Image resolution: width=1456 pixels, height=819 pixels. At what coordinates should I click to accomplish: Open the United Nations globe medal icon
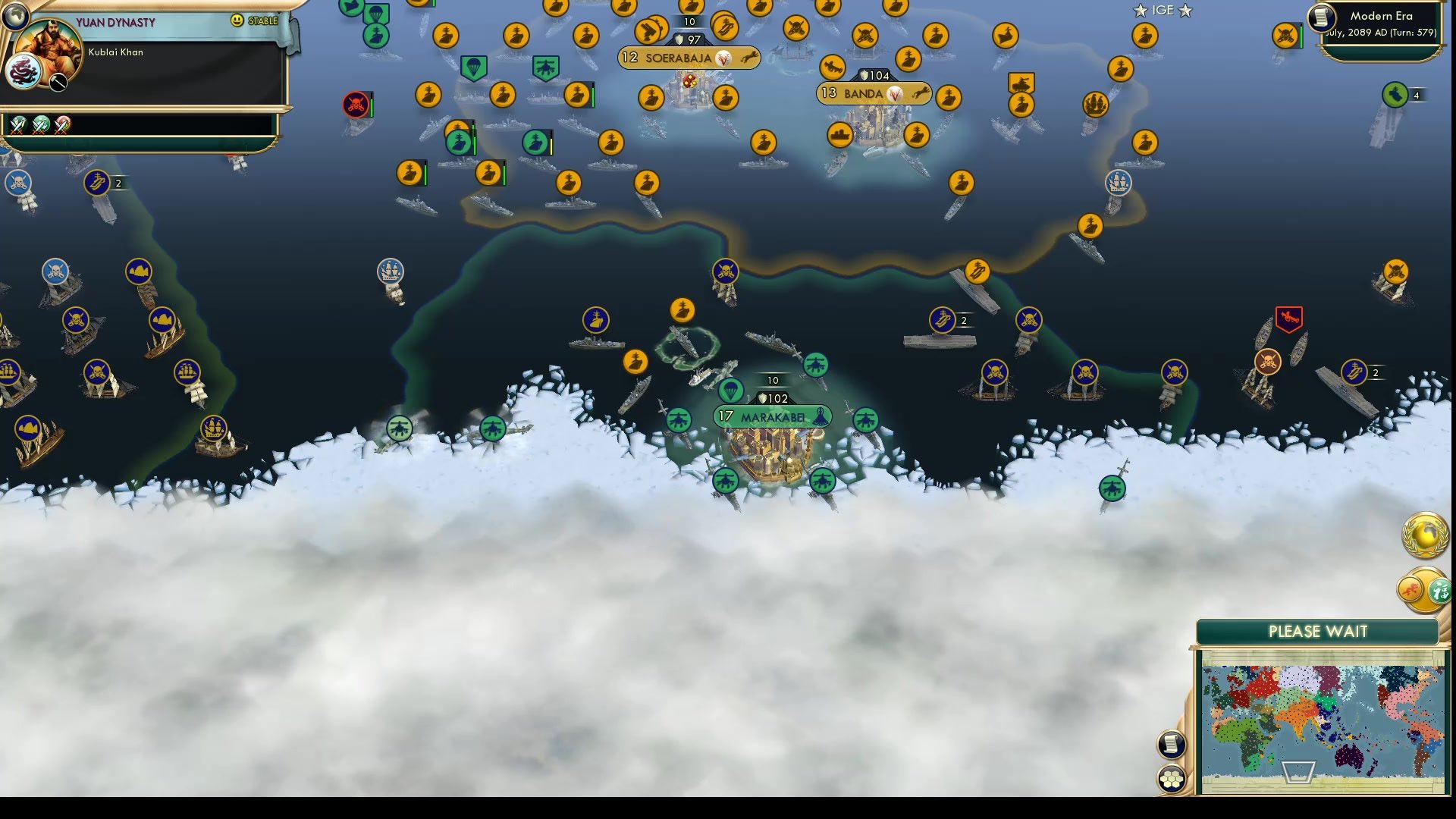[x=1424, y=536]
